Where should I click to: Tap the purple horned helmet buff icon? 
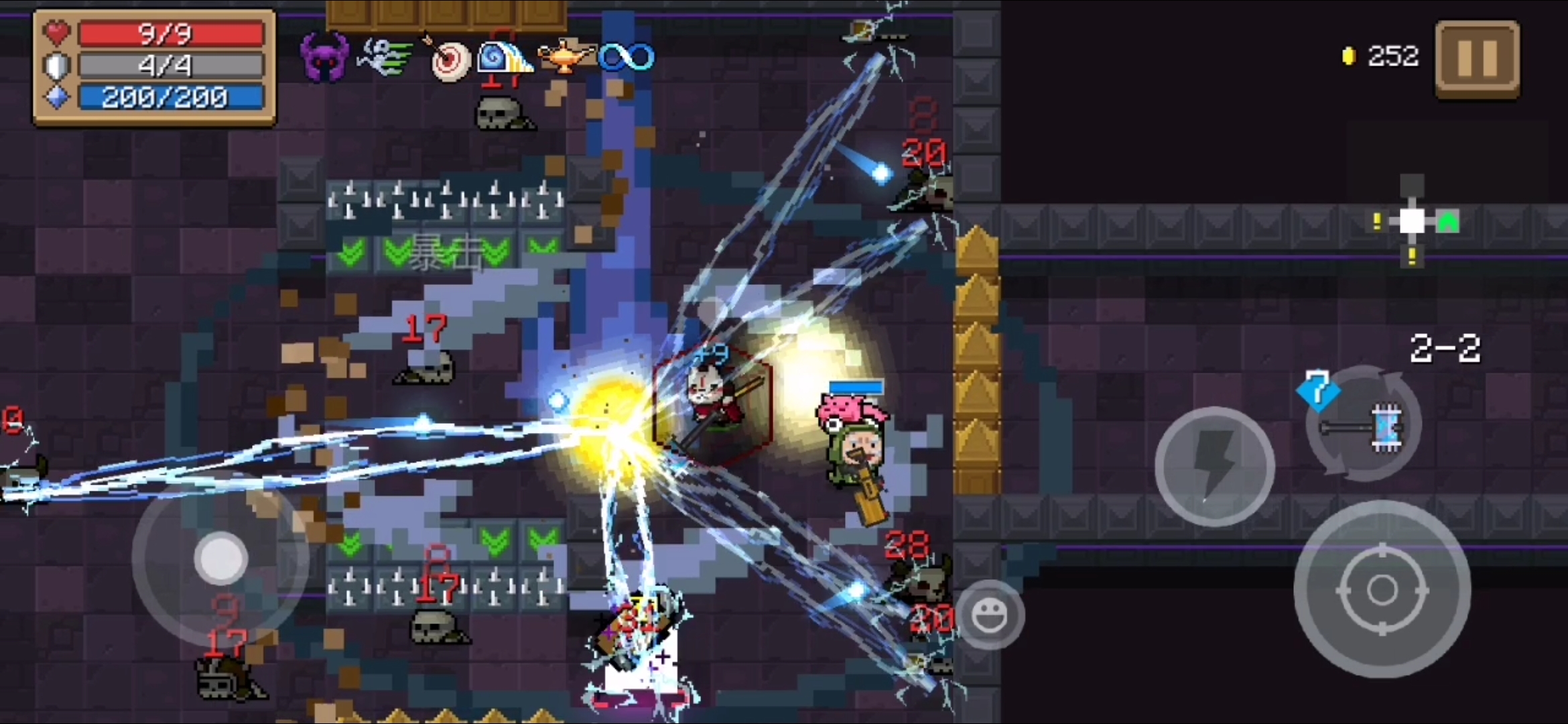(324, 58)
